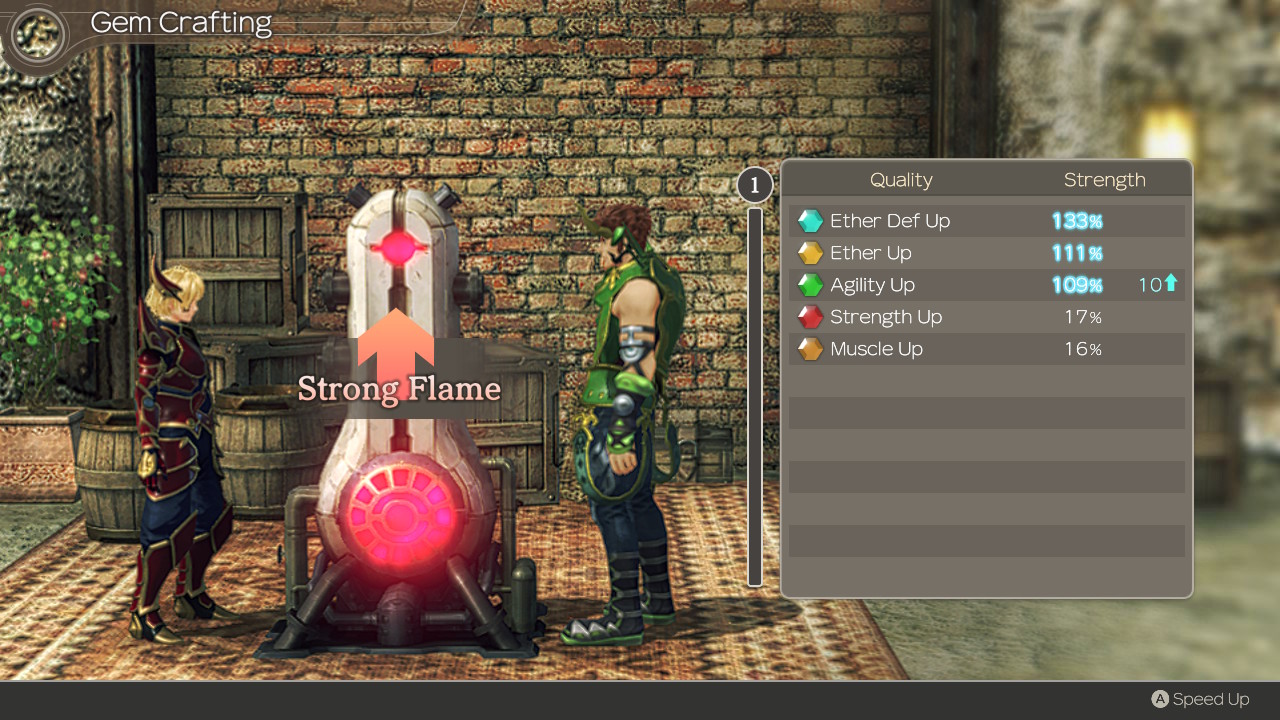The height and width of the screenshot is (720, 1280).
Task: Select the red Strength Up gem icon
Action: tap(810, 316)
